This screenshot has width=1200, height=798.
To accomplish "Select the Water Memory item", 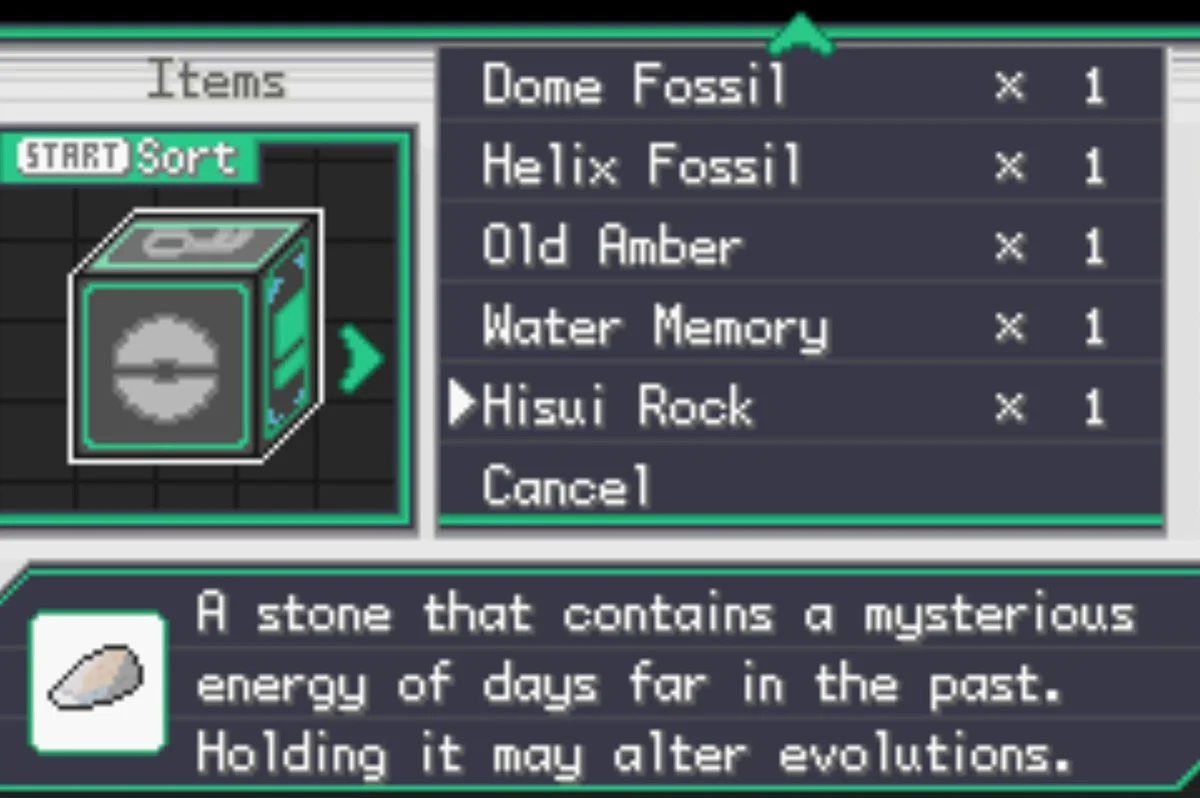I will [655, 327].
